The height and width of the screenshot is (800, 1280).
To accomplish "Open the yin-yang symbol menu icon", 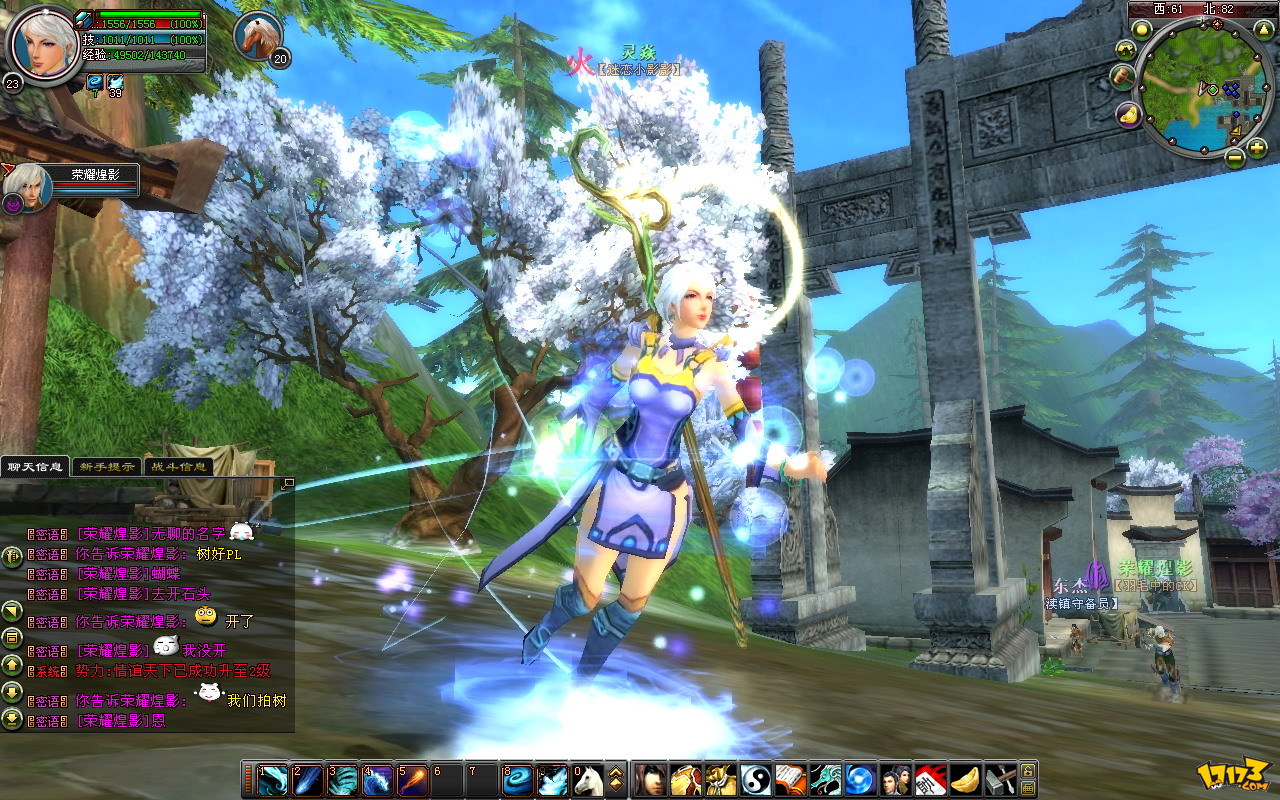I will tap(754, 779).
